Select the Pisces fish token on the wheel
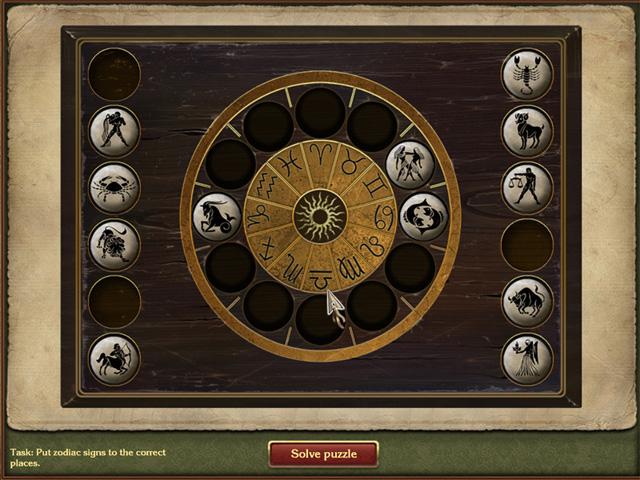This screenshot has width=640, height=480. pos(423,216)
